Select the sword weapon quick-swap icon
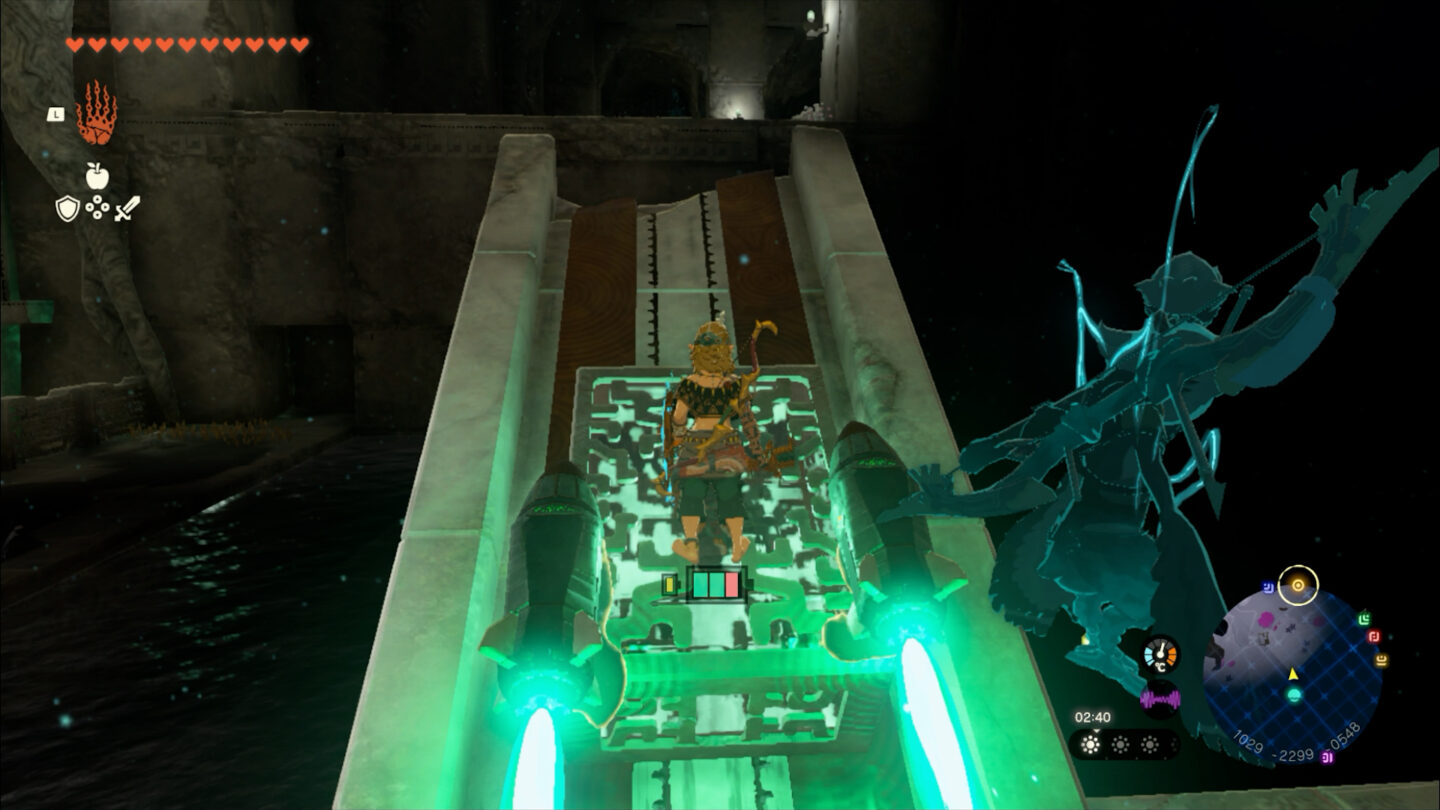 tap(127, 208)
